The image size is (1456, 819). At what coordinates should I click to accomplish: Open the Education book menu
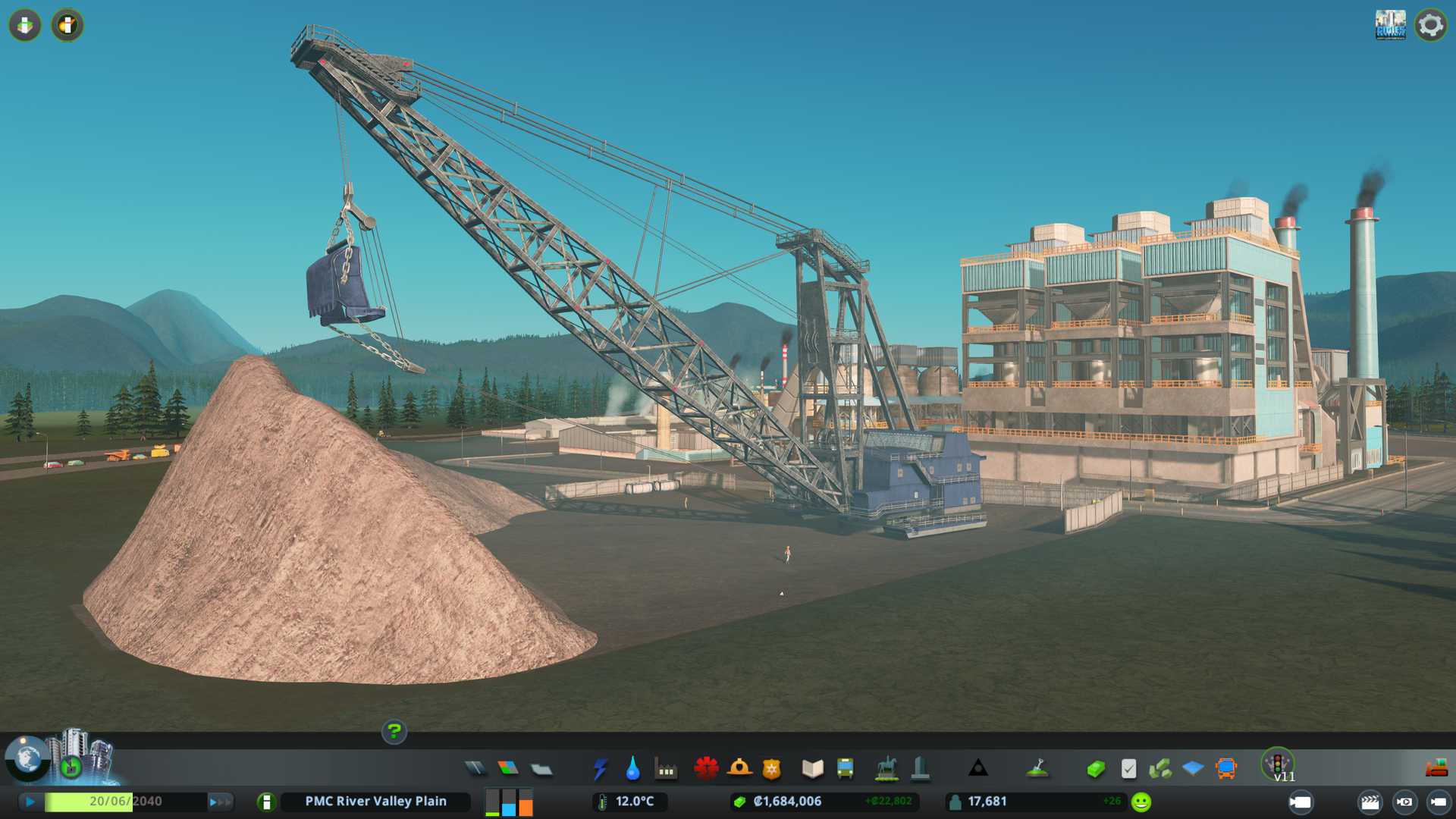[x=812, y=769]
